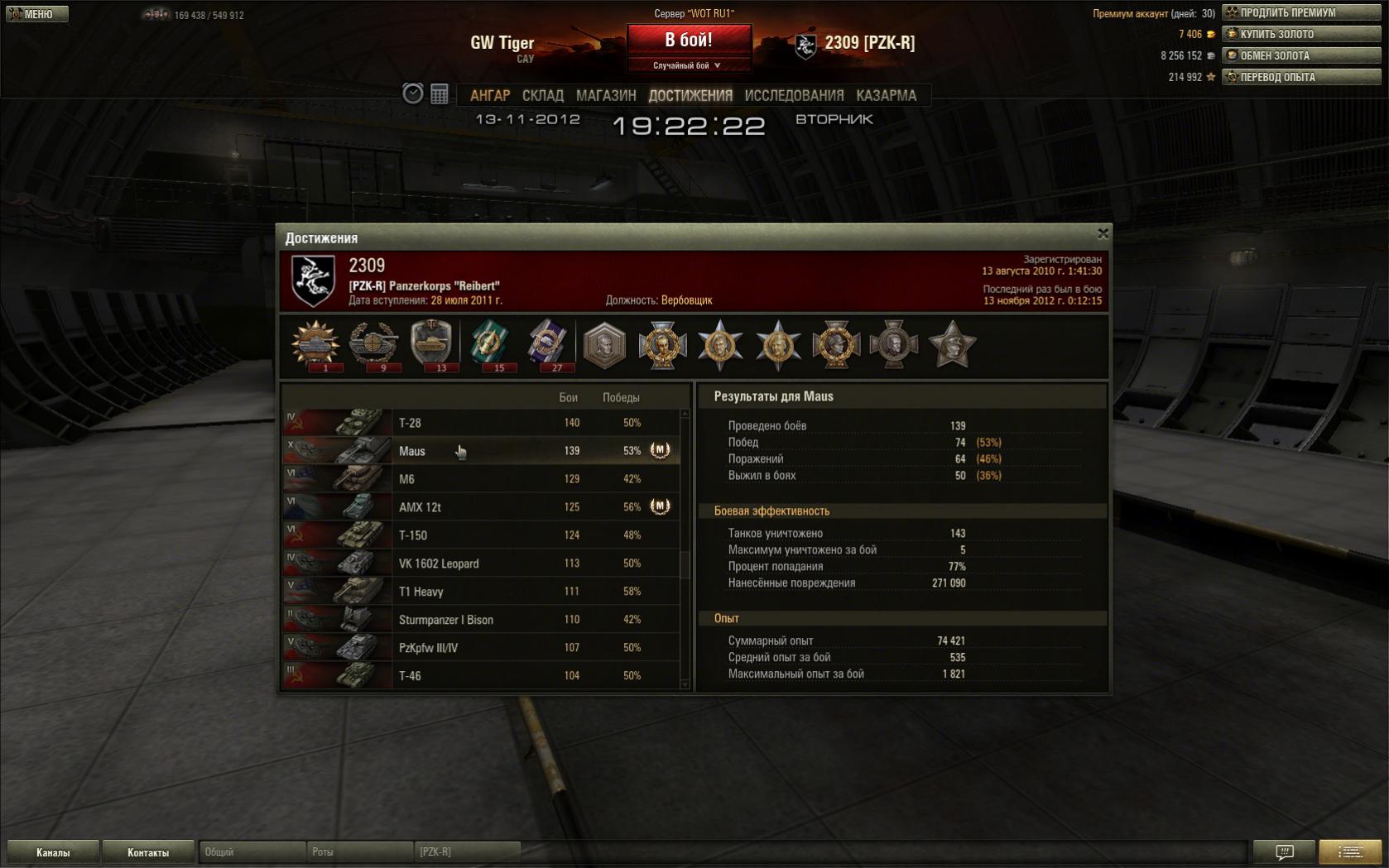The height and width of the screenshot is (868, 1389).
Task: Switch to the Ангар tab
Action: tap(490, 96)
